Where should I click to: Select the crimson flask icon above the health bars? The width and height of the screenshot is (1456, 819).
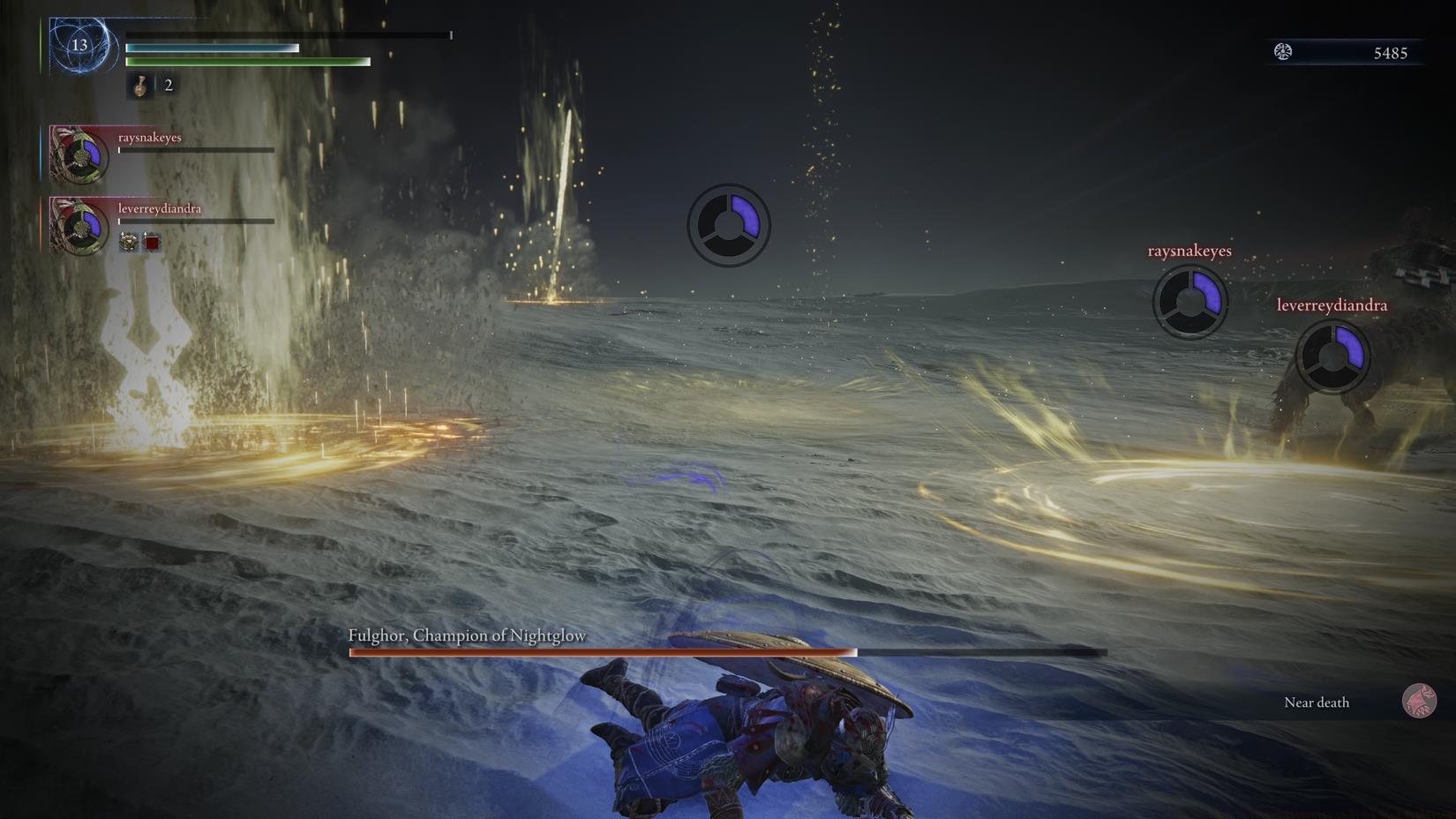(x=139, y=86)
